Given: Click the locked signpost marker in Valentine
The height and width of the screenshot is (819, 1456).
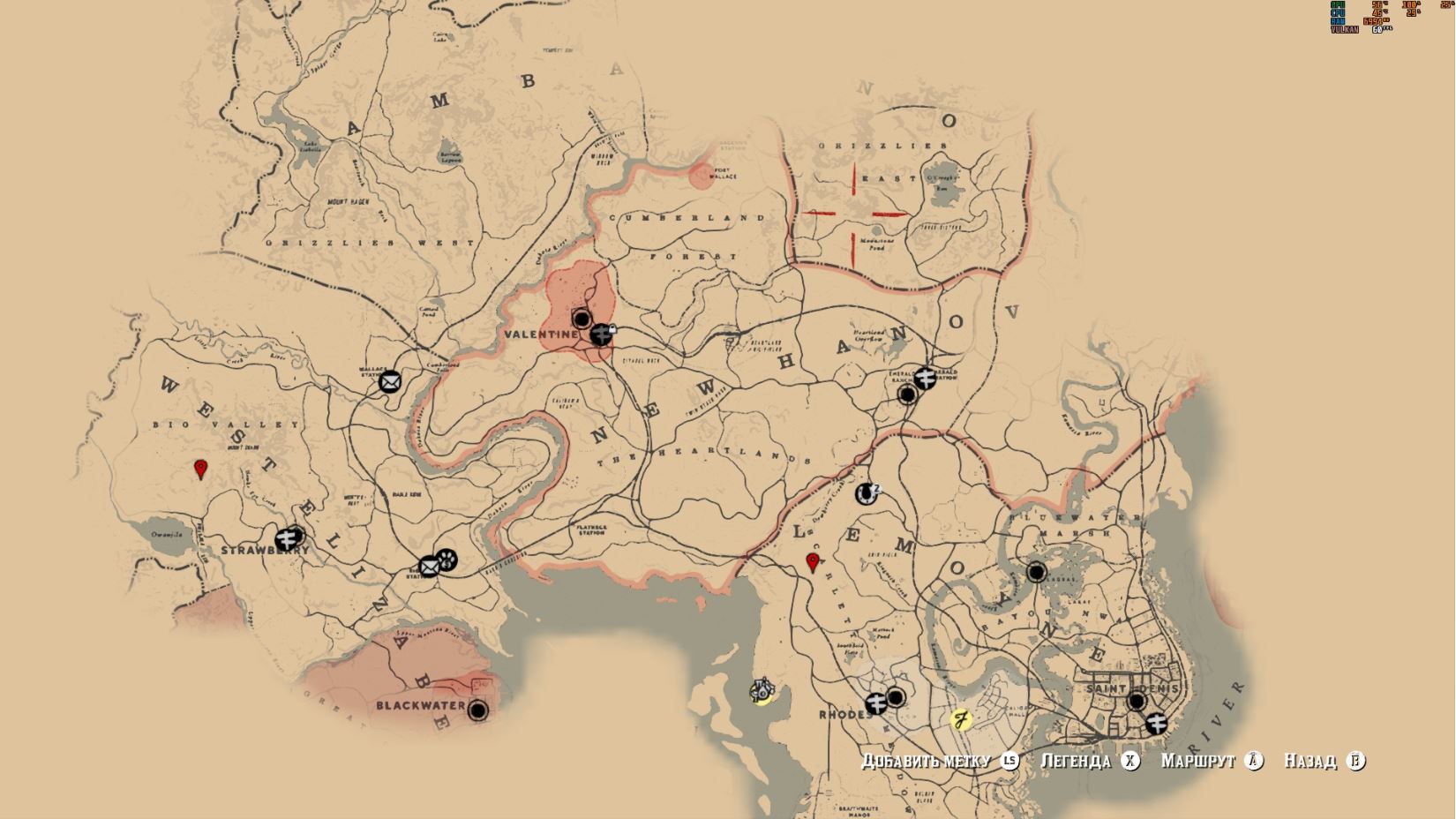Looking at the screenshot, I should pos(602,334).
